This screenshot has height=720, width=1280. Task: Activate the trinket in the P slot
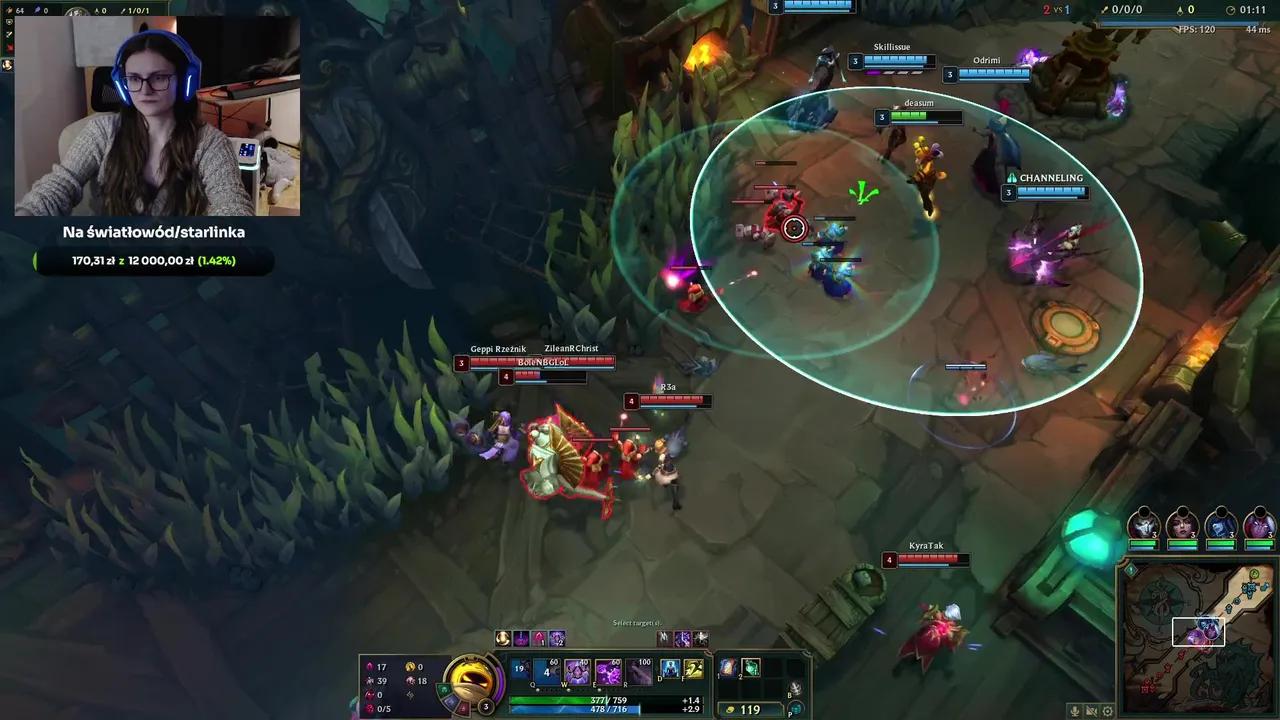coord(794,708)
